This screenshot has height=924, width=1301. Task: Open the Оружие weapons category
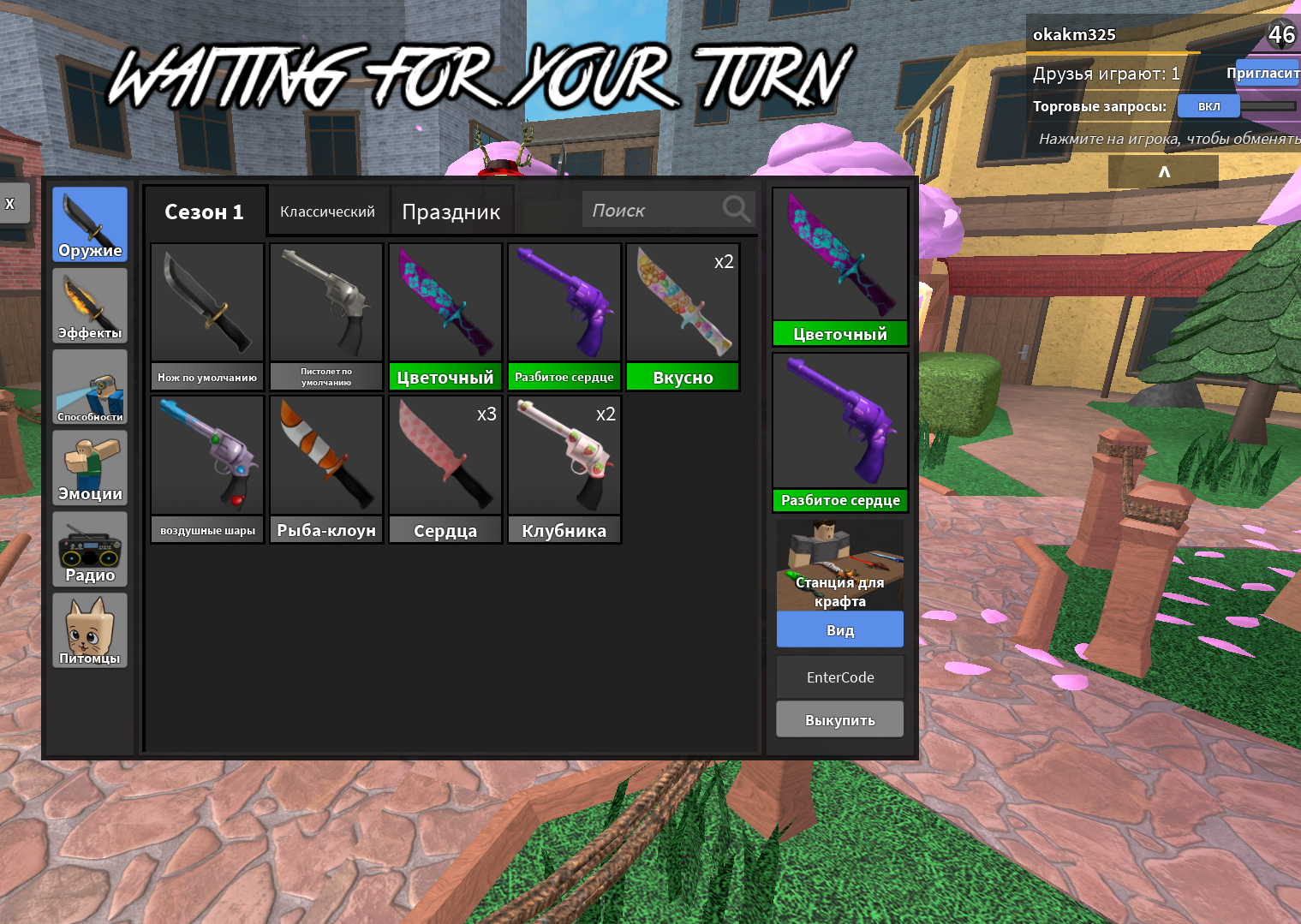(x=89, y=224)
